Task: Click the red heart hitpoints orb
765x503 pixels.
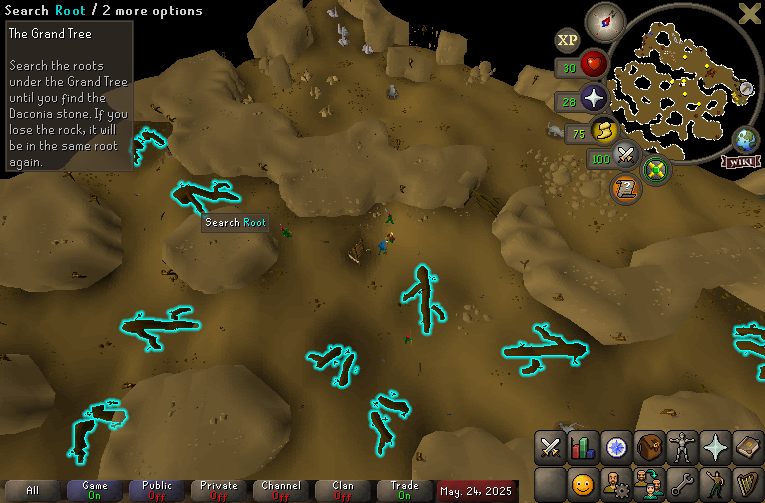Action: coord(596,64)
